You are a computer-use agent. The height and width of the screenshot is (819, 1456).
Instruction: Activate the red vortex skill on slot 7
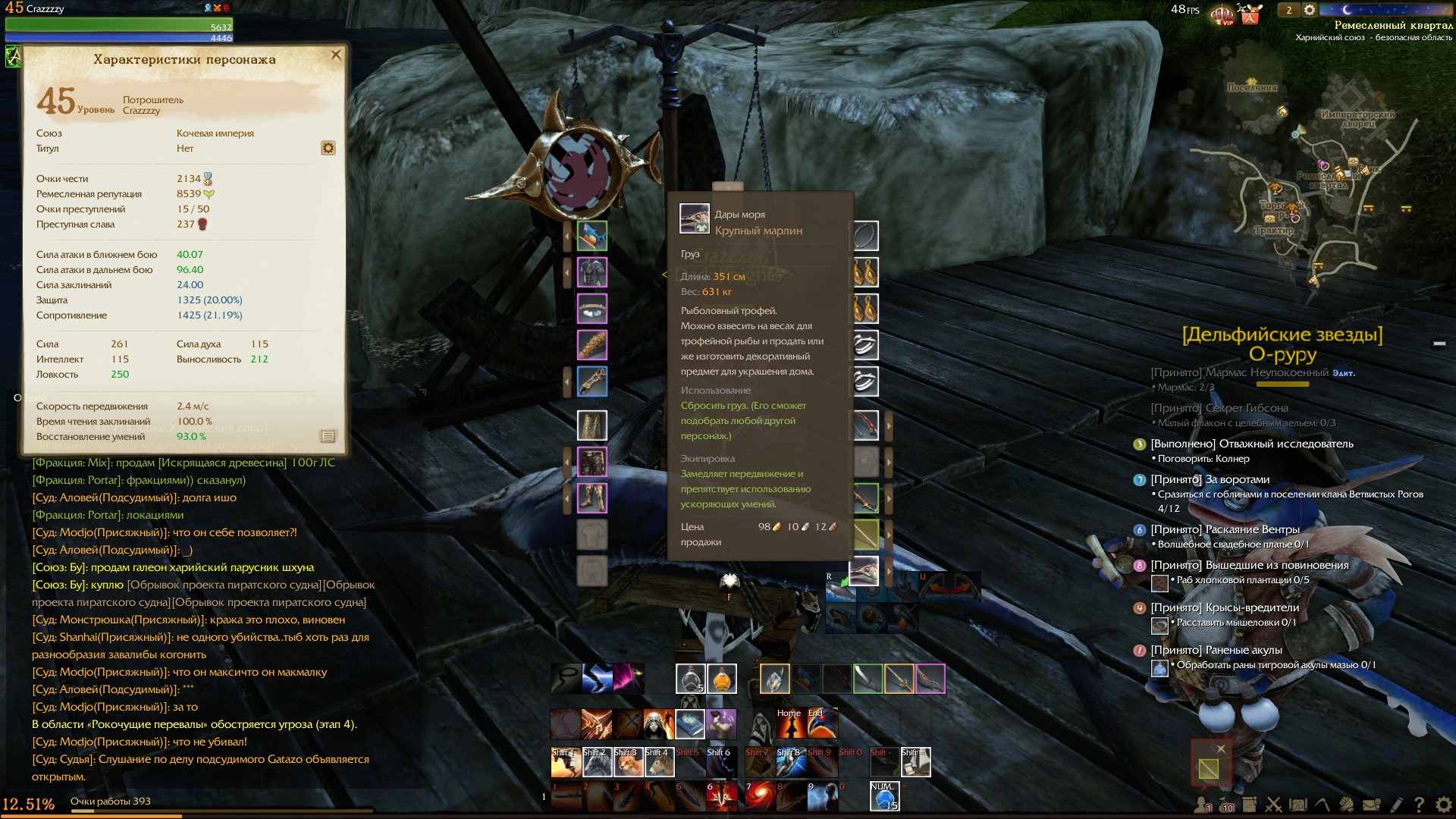pyautogui.click(x=760, y=797)
